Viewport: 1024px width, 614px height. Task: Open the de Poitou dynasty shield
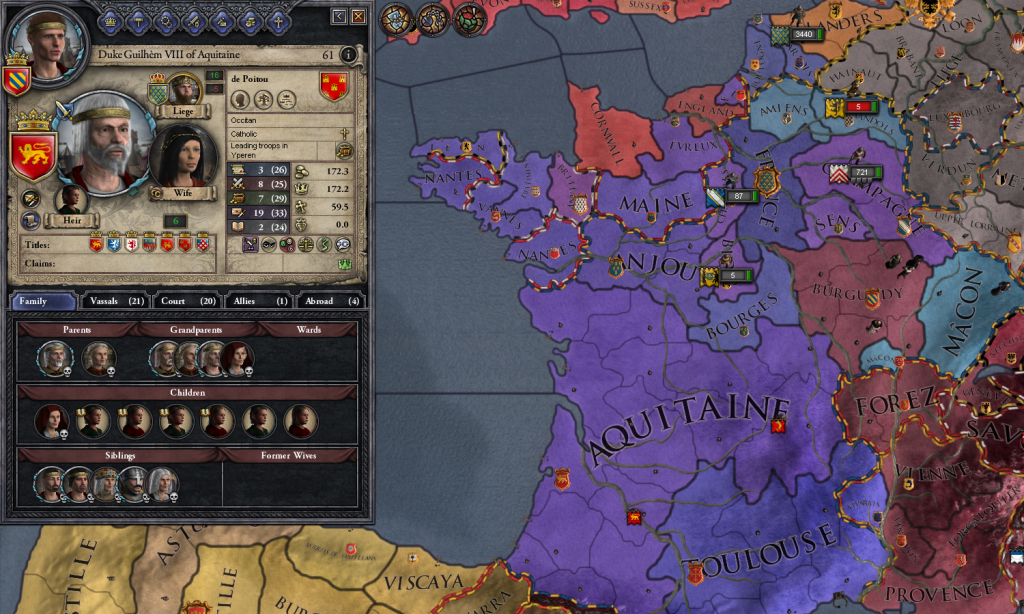[334, 87]
